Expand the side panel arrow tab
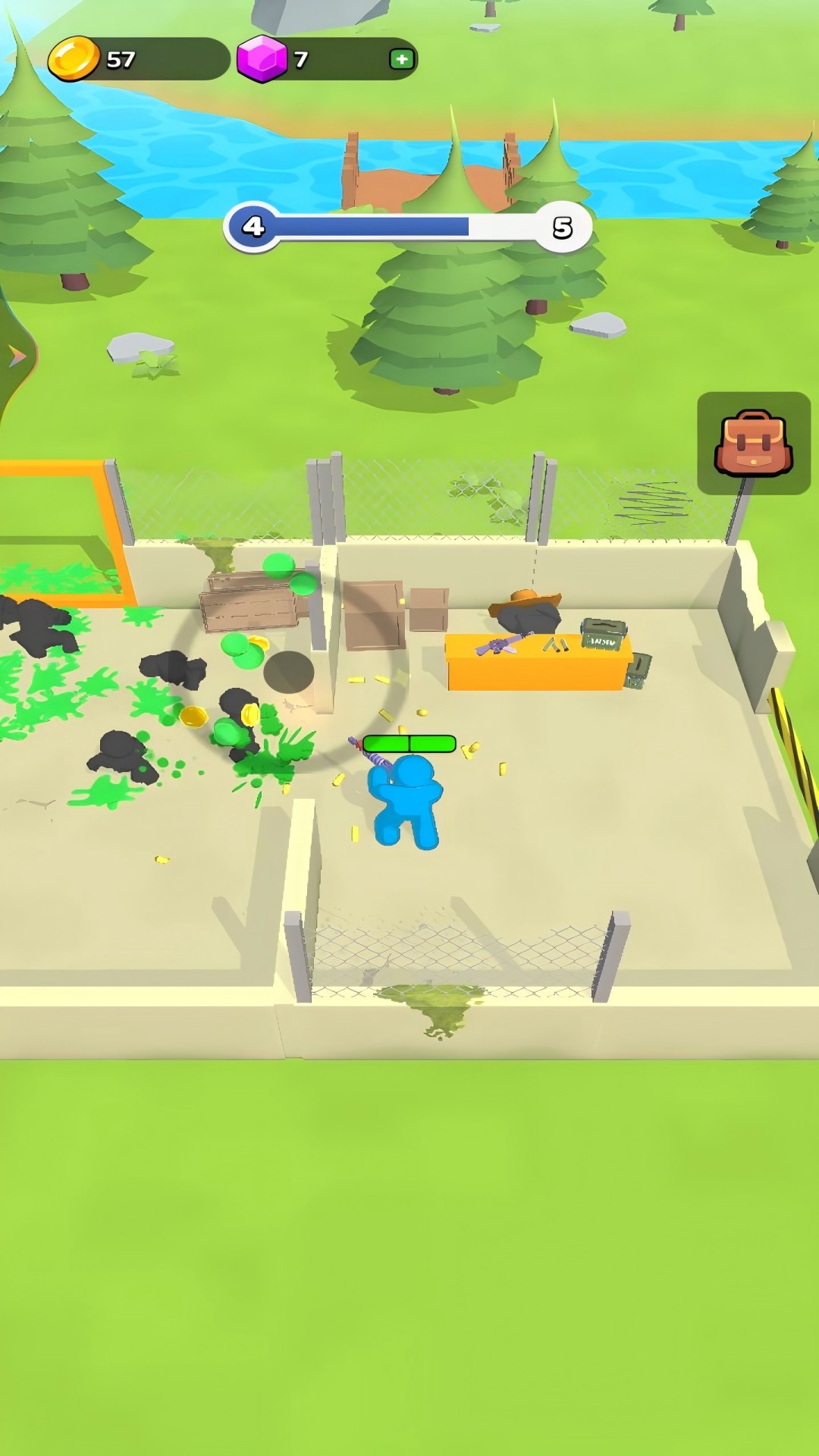Viewport: 819px width, 1456px height. pos(16,356)
